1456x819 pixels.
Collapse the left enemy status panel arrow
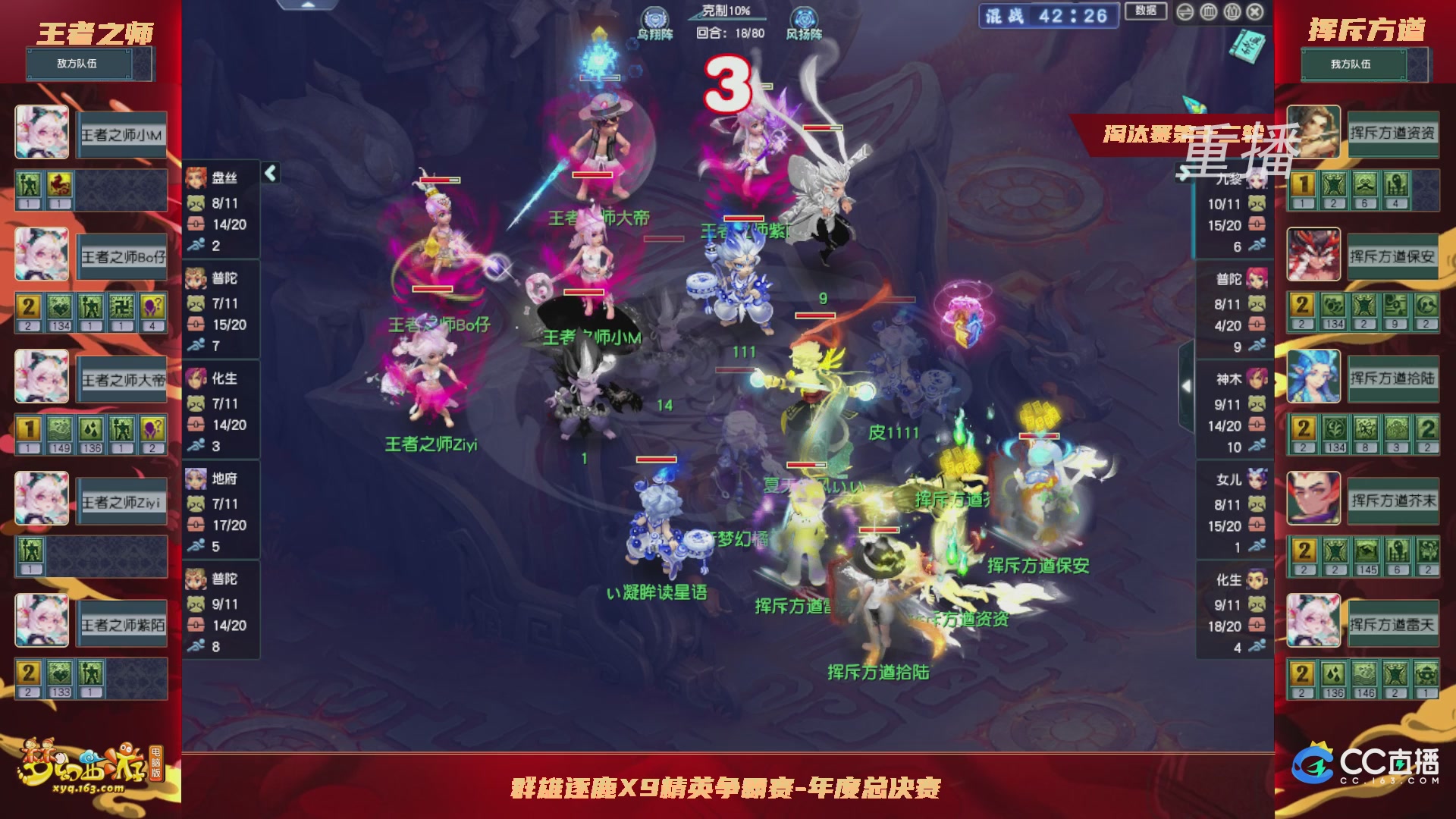(x=269, y=173)
